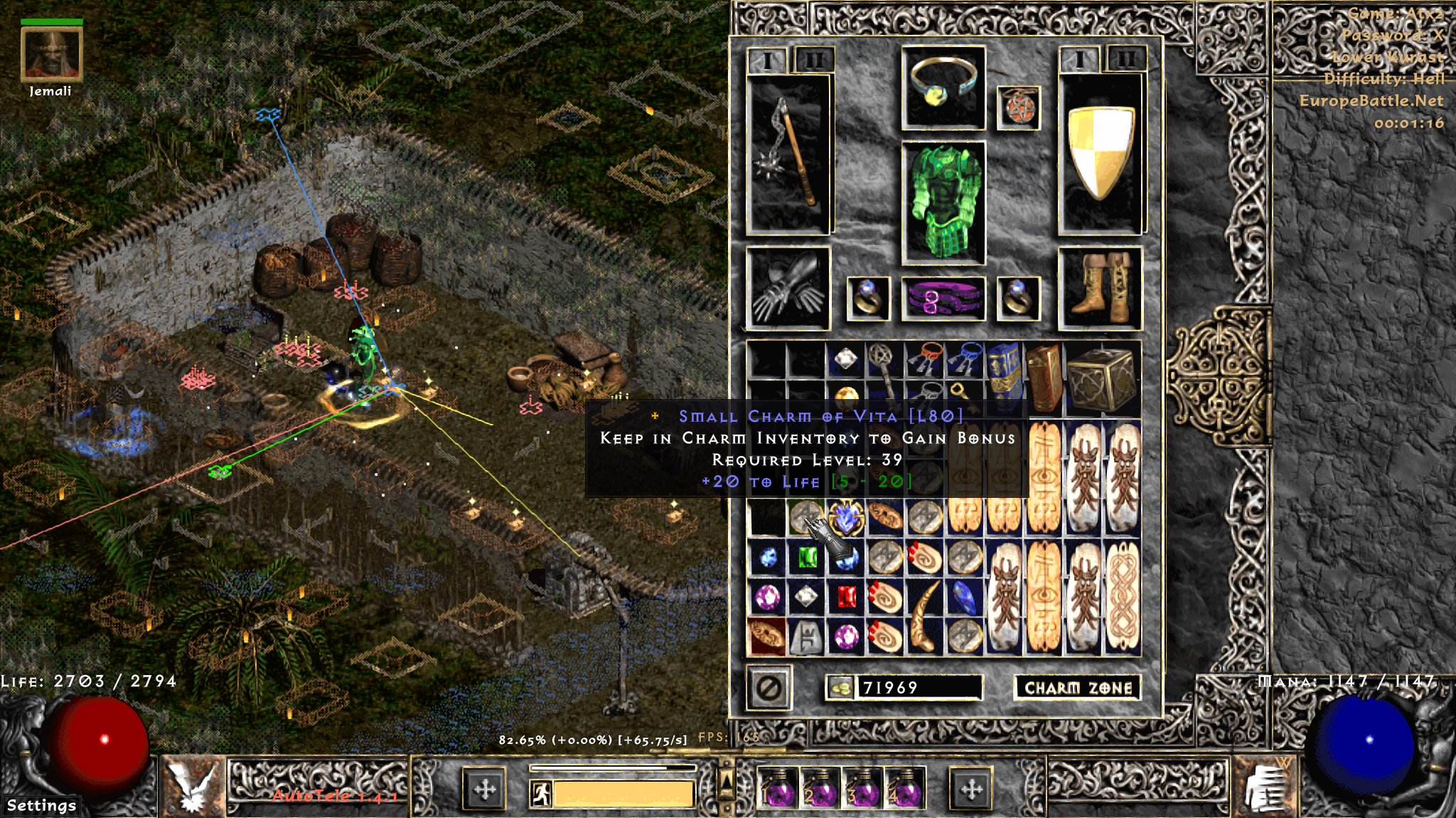Select the white and yellow shield
Viewport: 1456px width, 818px height.
point(1100,154)
